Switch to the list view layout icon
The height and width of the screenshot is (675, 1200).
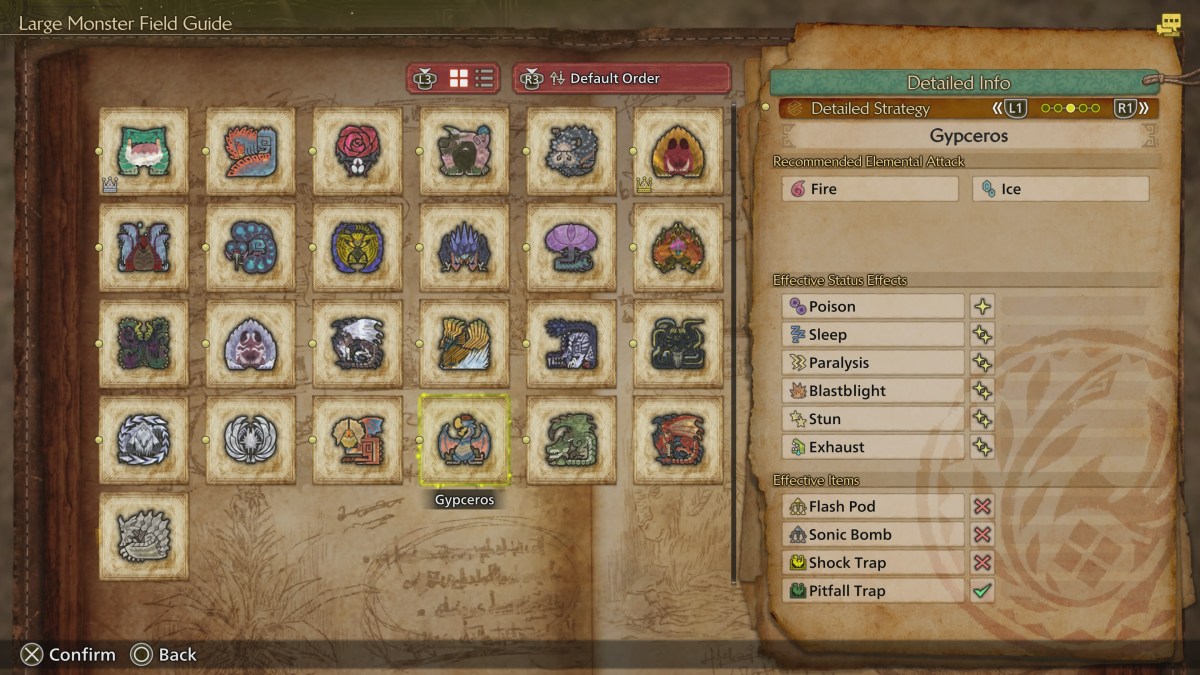[485, 78]
